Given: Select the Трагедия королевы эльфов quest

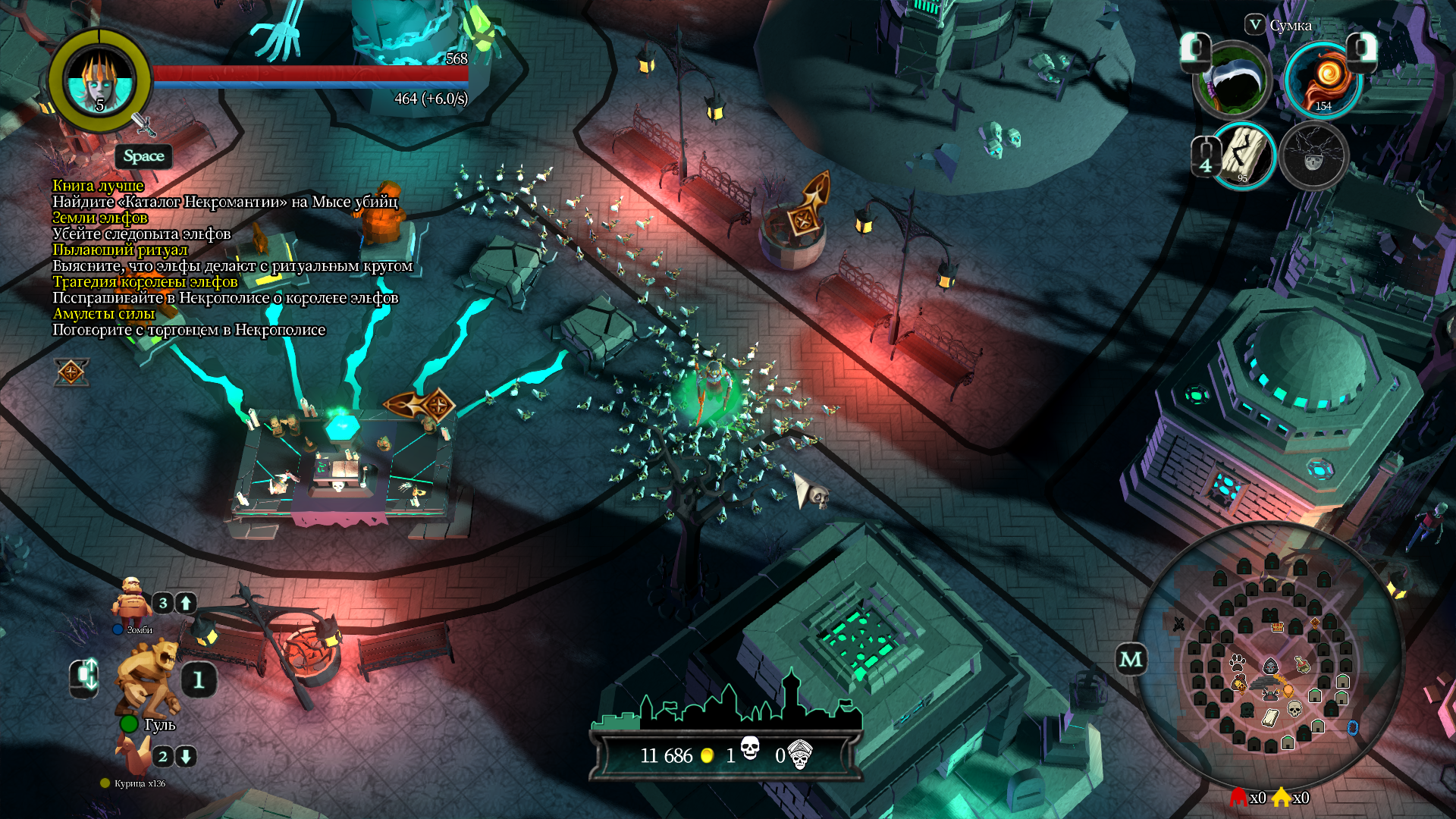Looking at the screenshot, I should pos(145,281).
